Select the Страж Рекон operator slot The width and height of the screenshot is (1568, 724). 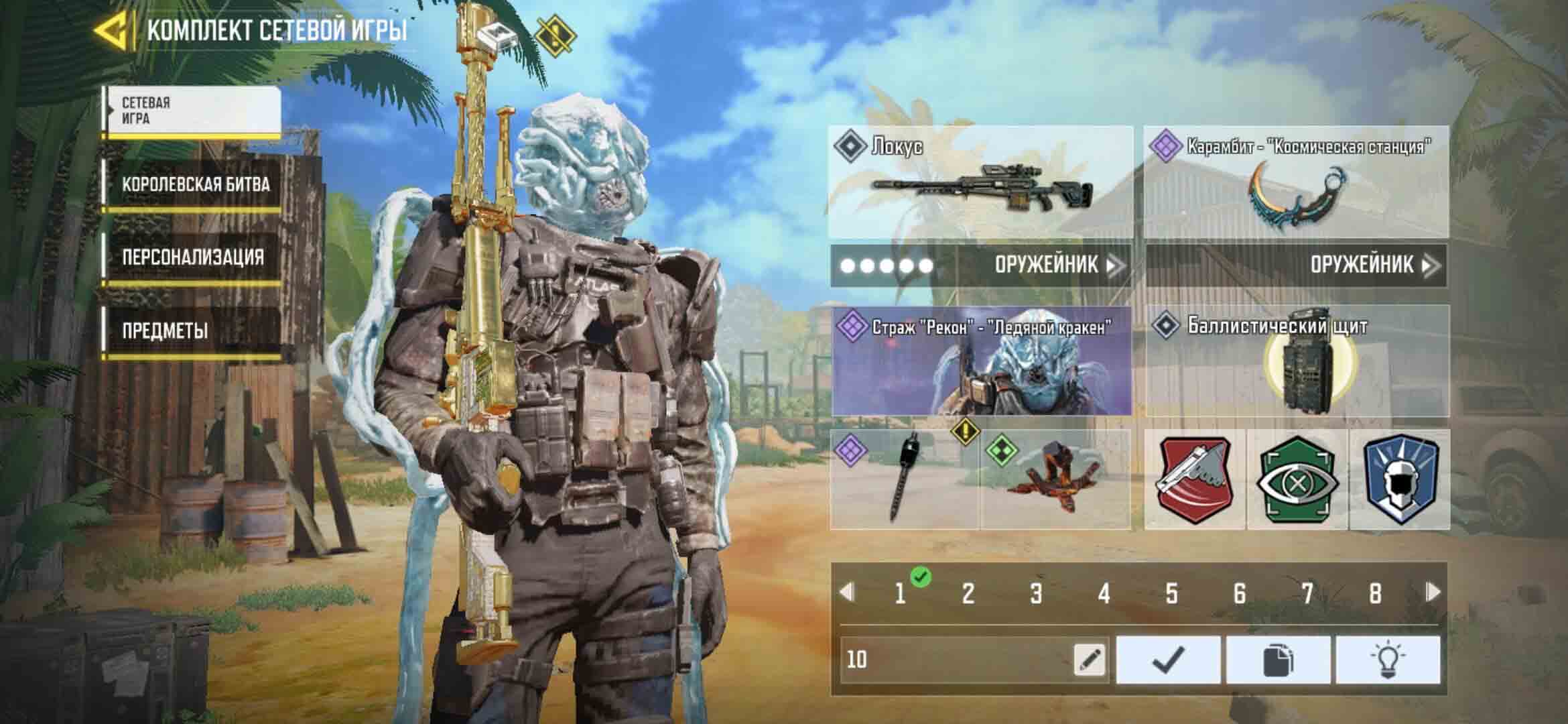pos(981,362)
